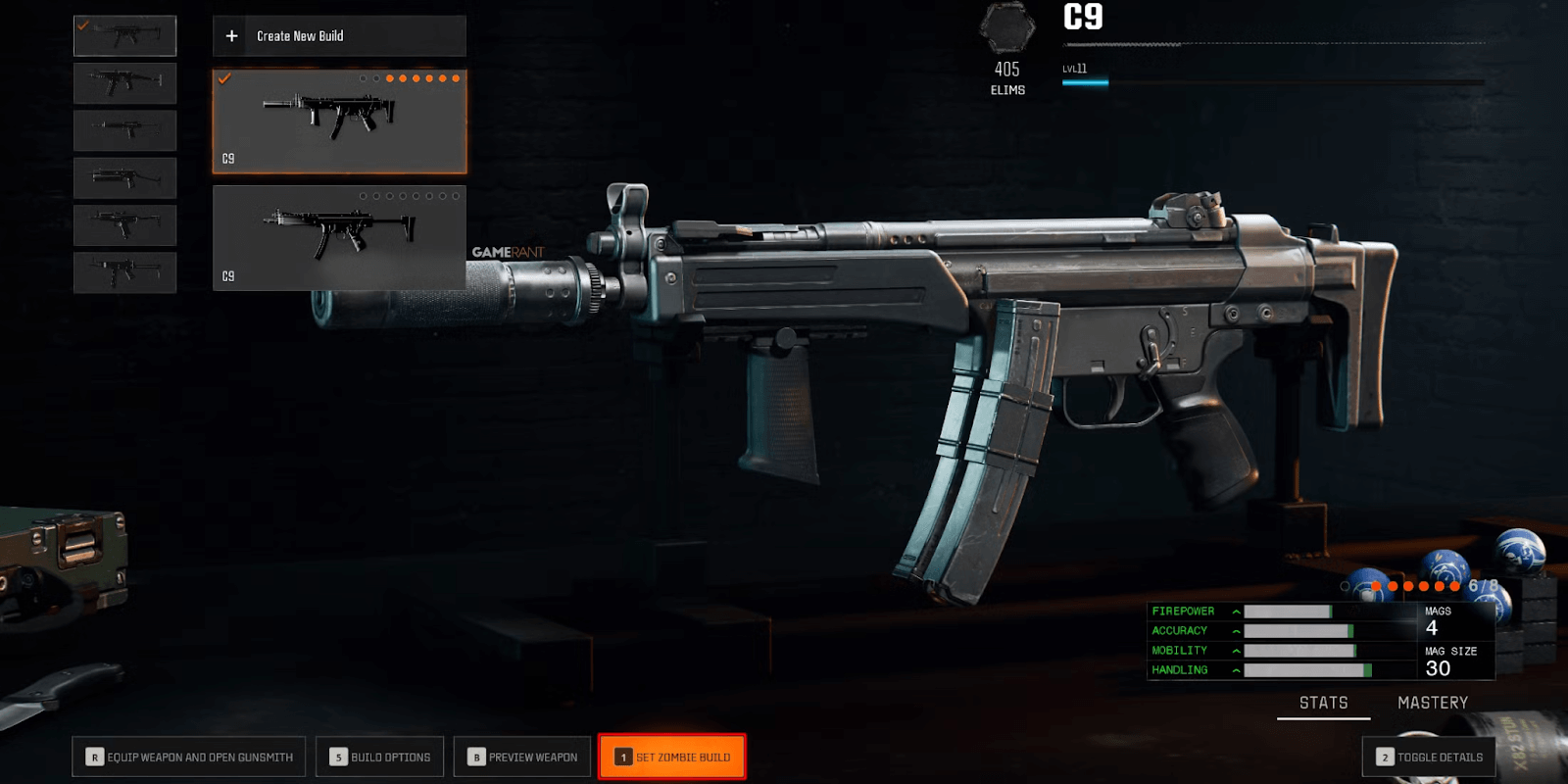Select the second C9 build thumbnail
Viewport: 1568px width, 784px height.
(339, 238)
